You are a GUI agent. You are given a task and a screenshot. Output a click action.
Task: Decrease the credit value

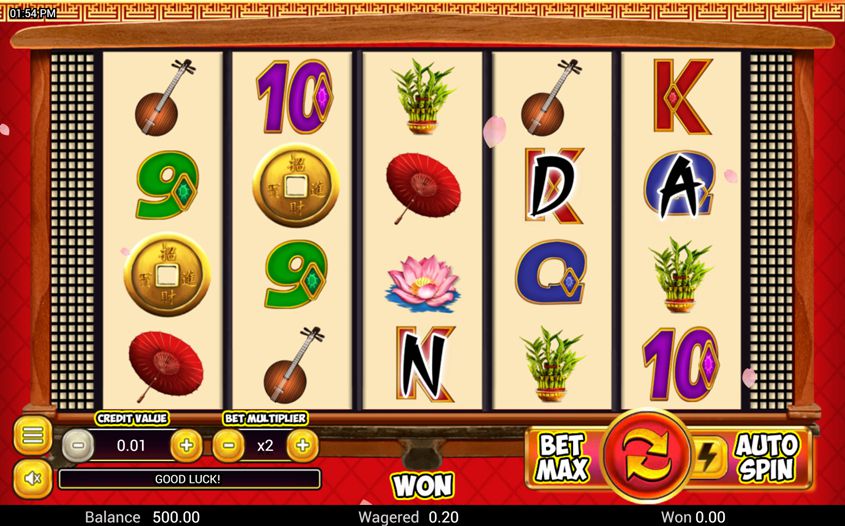coord(78,445)
